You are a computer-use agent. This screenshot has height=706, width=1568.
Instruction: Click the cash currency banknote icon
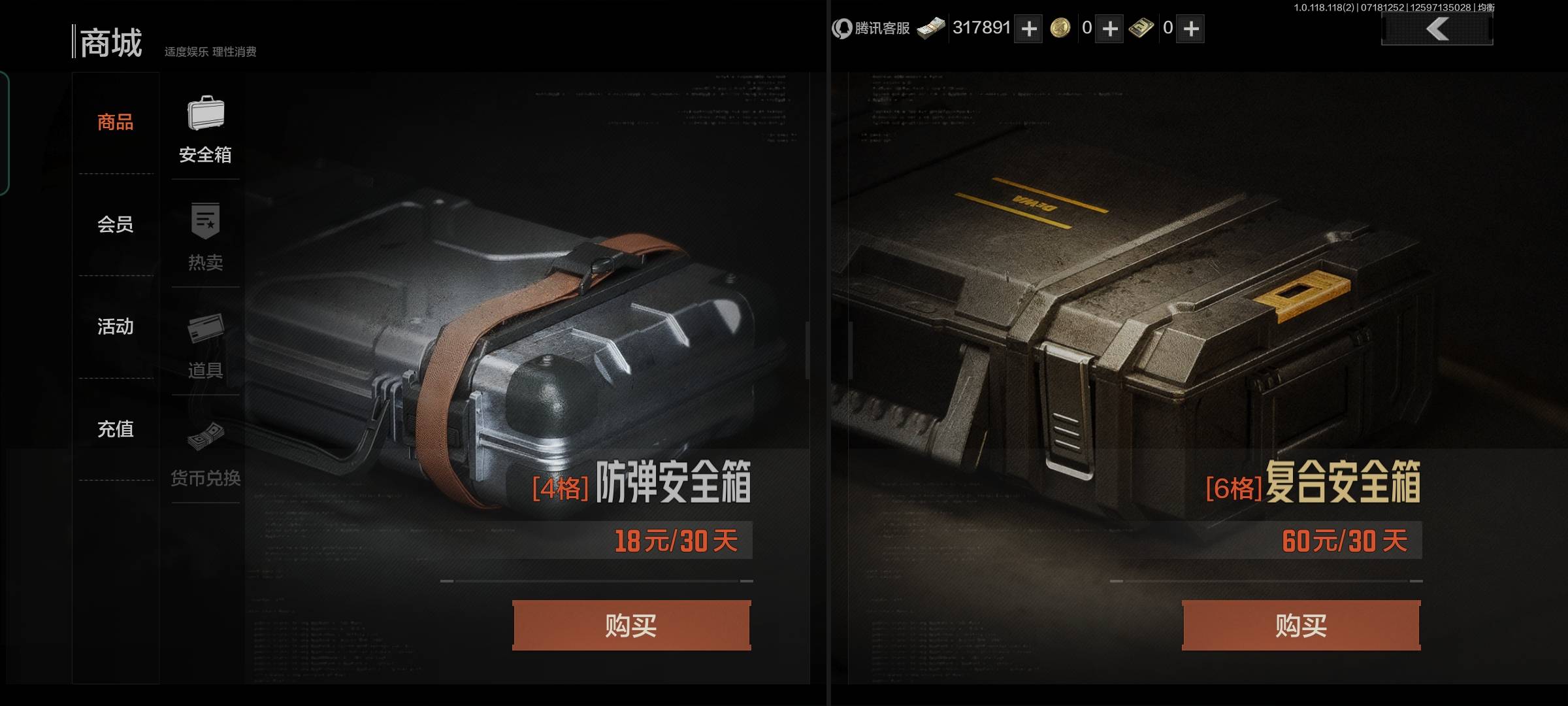click(x=930, y=28)
